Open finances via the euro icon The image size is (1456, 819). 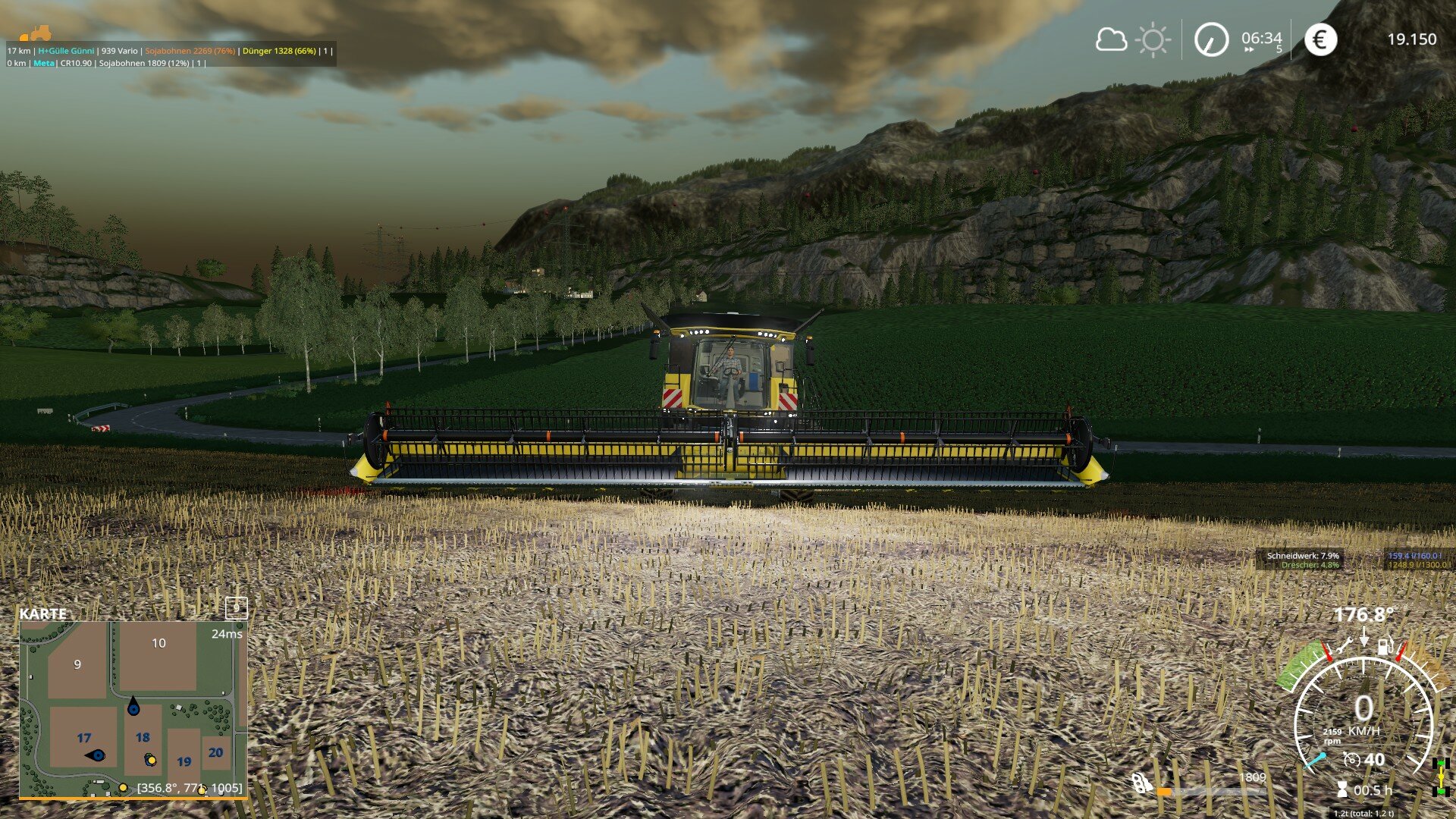[1320, 39]
